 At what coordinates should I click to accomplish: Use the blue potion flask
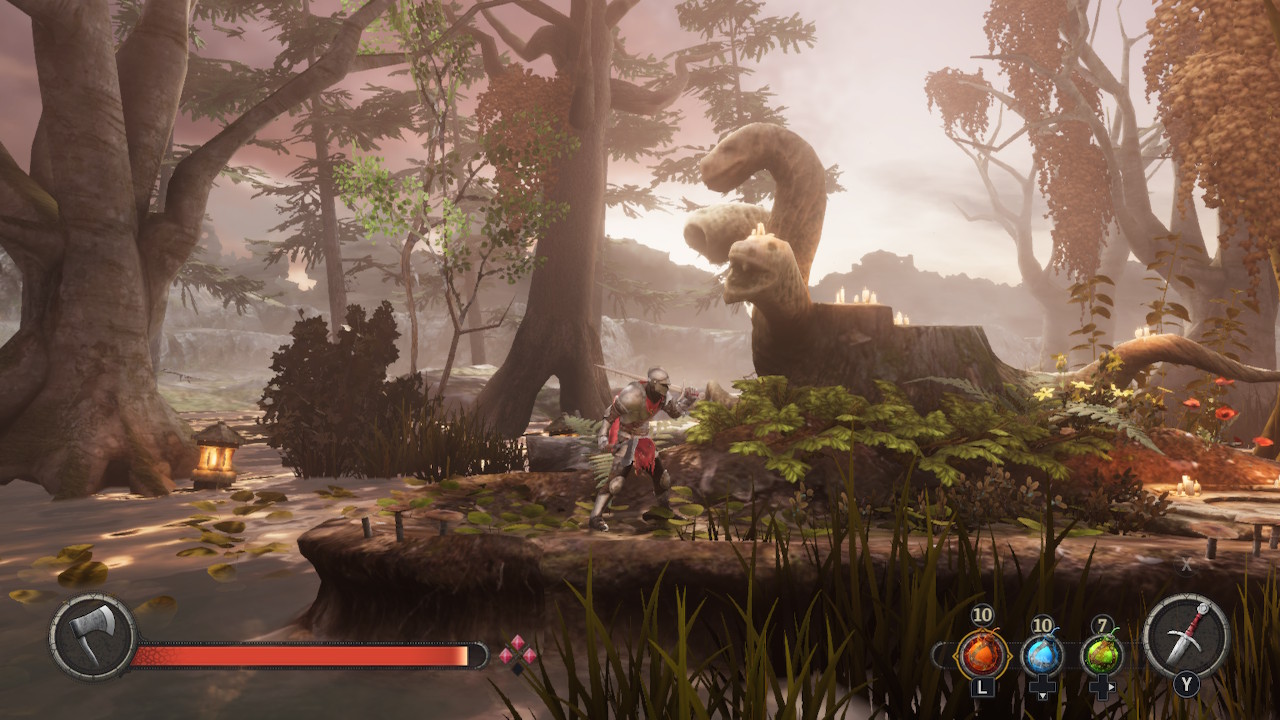[x=1042, y=655]
